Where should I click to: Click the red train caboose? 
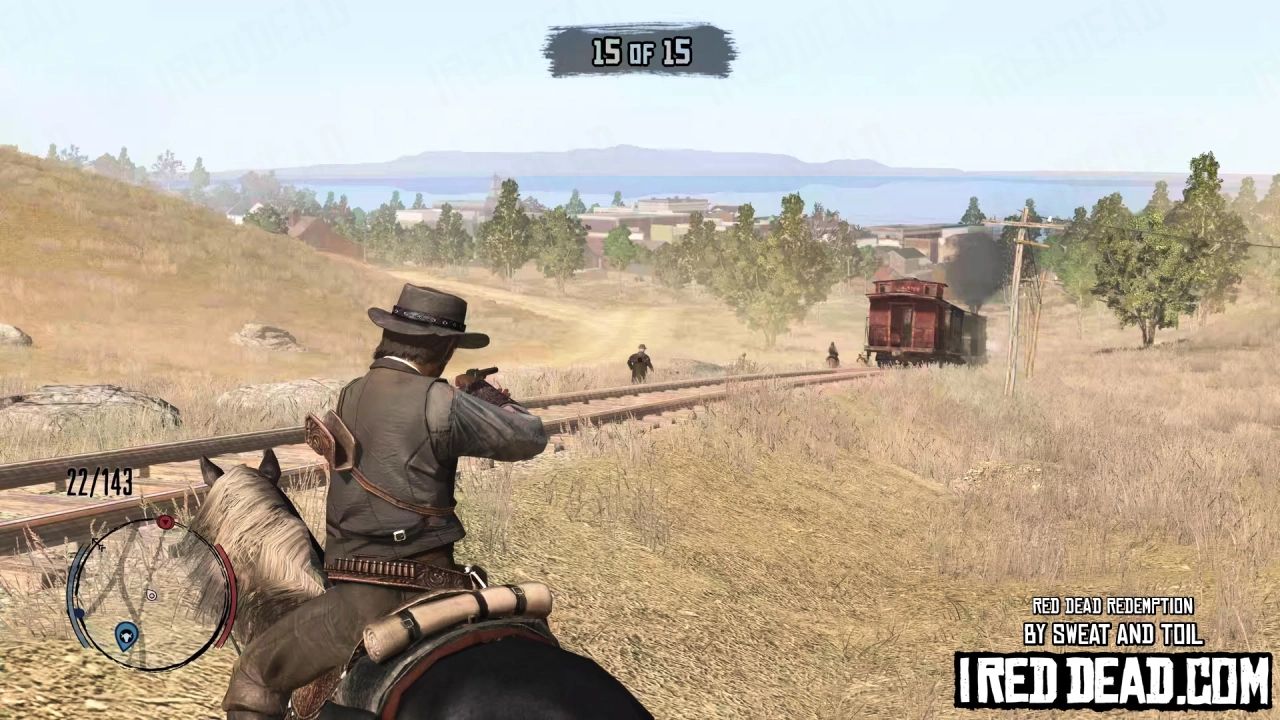point(905,320)
